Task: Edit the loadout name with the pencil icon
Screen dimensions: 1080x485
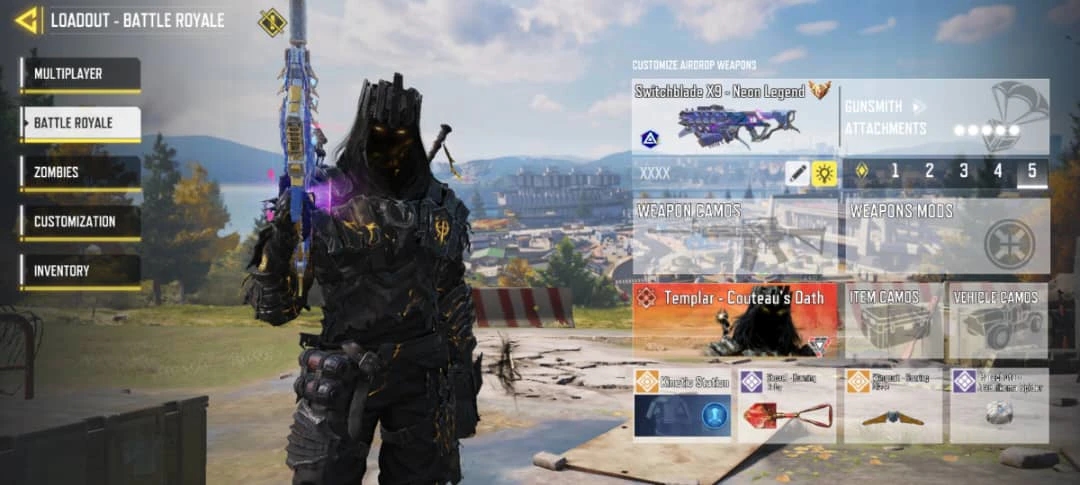Action: click(x=797, y=173)
